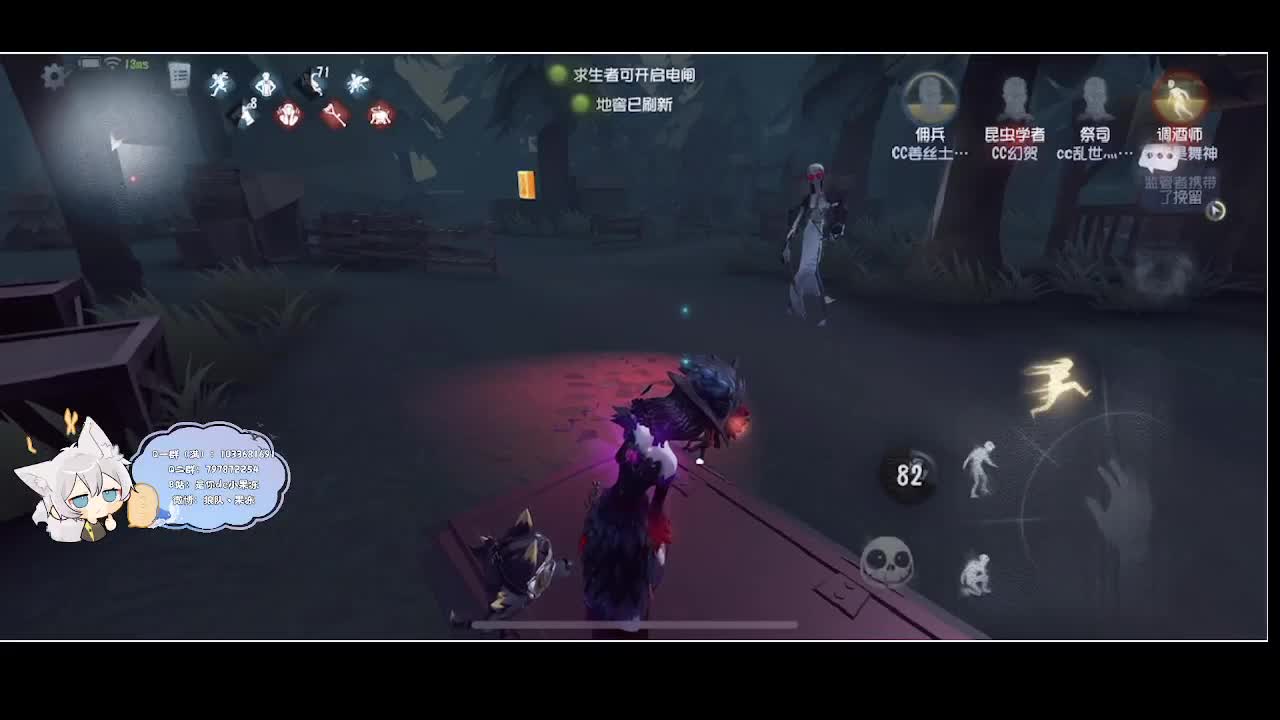
Task: Activate the red Excitement hunter skill
Action: 290,114
